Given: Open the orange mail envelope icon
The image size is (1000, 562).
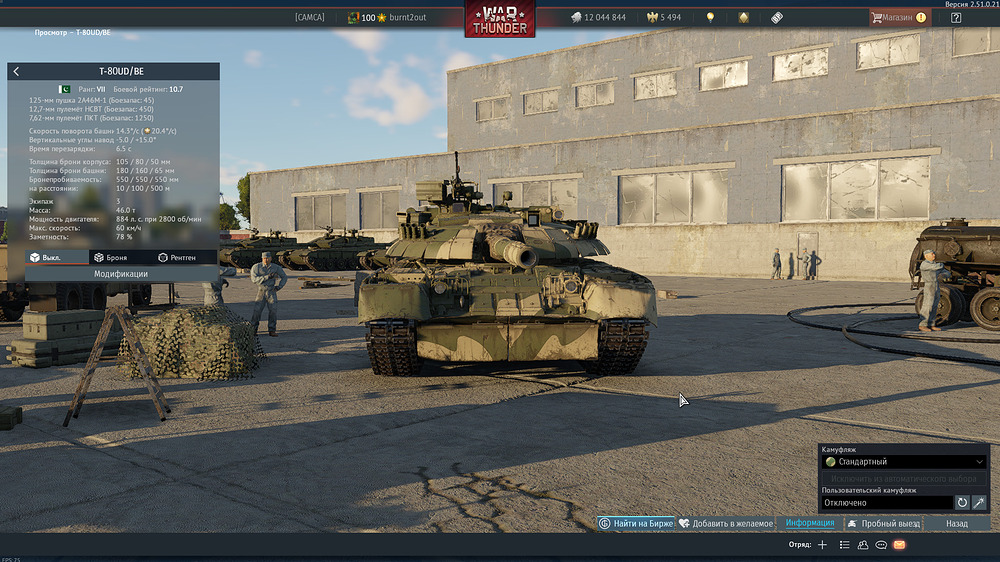Looking at the screenshot, I should pos(899,545).
